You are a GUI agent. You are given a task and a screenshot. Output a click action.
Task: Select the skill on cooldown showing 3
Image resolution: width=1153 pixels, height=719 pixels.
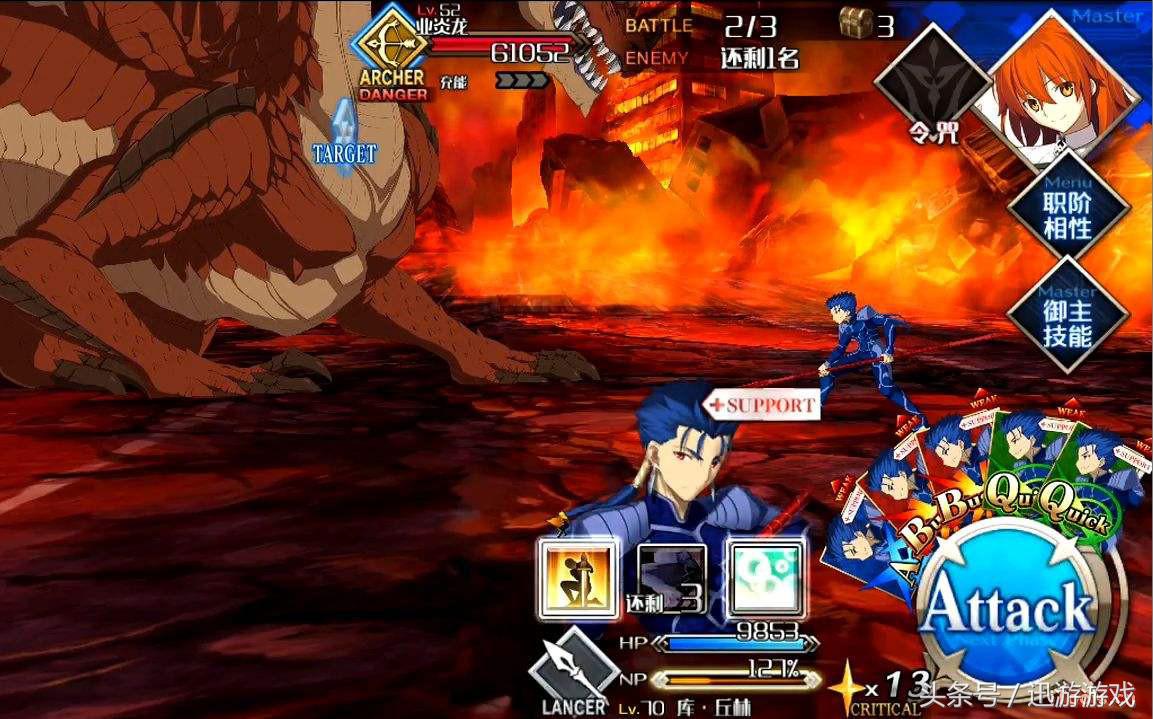point(670,578)
